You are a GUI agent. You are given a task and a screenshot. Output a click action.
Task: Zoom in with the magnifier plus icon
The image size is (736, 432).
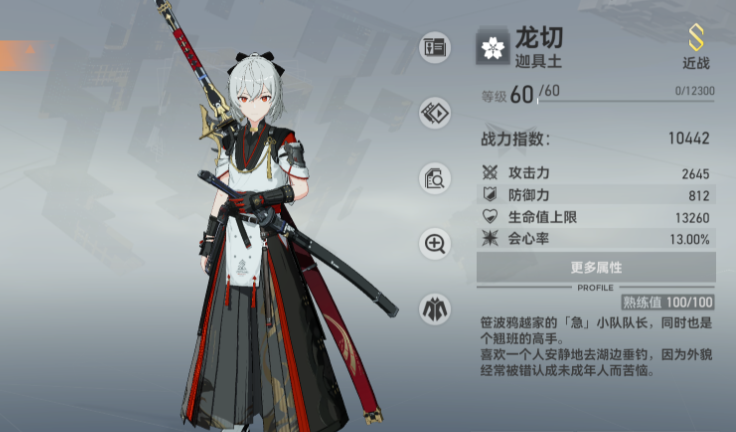(435, 243)
